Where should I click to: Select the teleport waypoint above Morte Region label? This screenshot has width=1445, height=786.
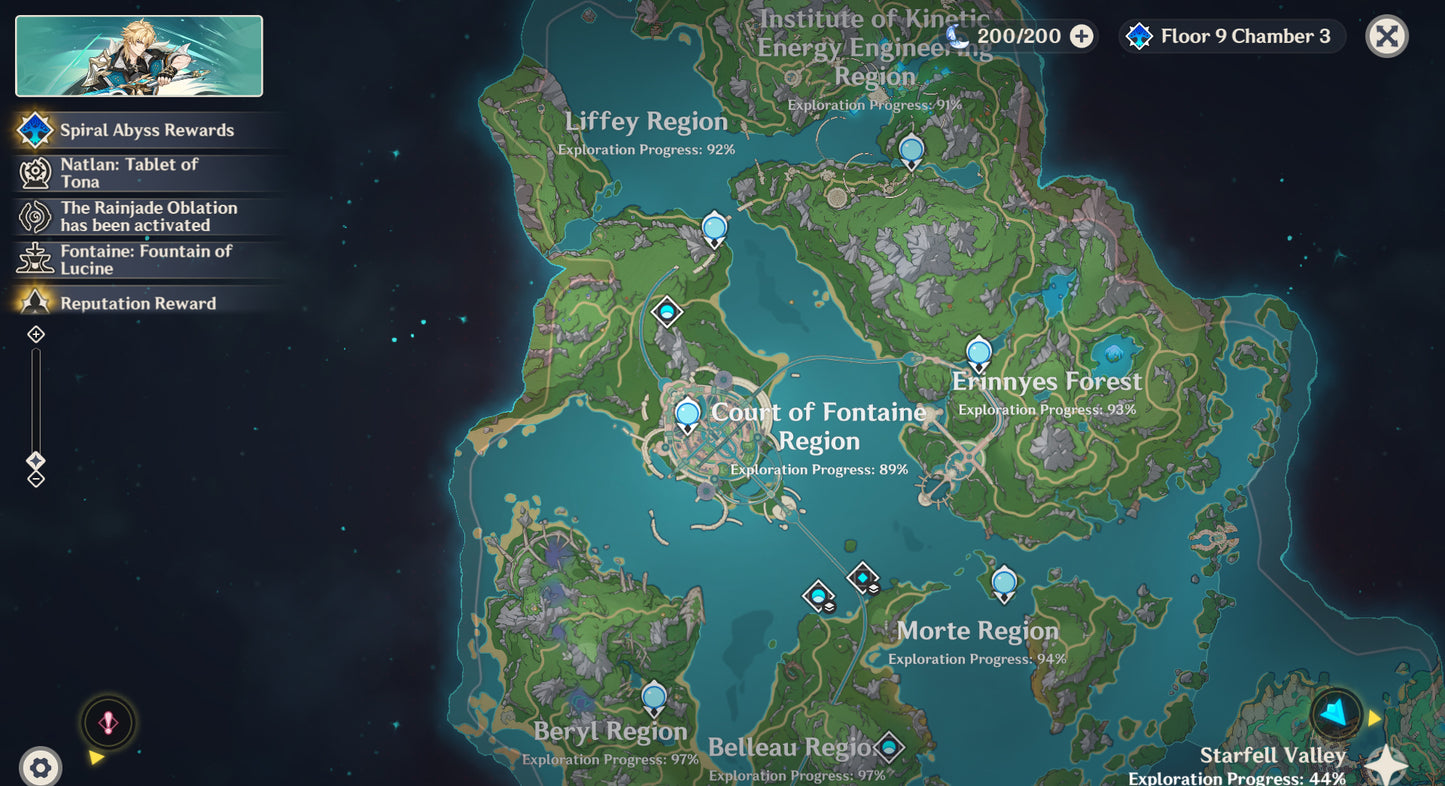(x=1004, y=582)
